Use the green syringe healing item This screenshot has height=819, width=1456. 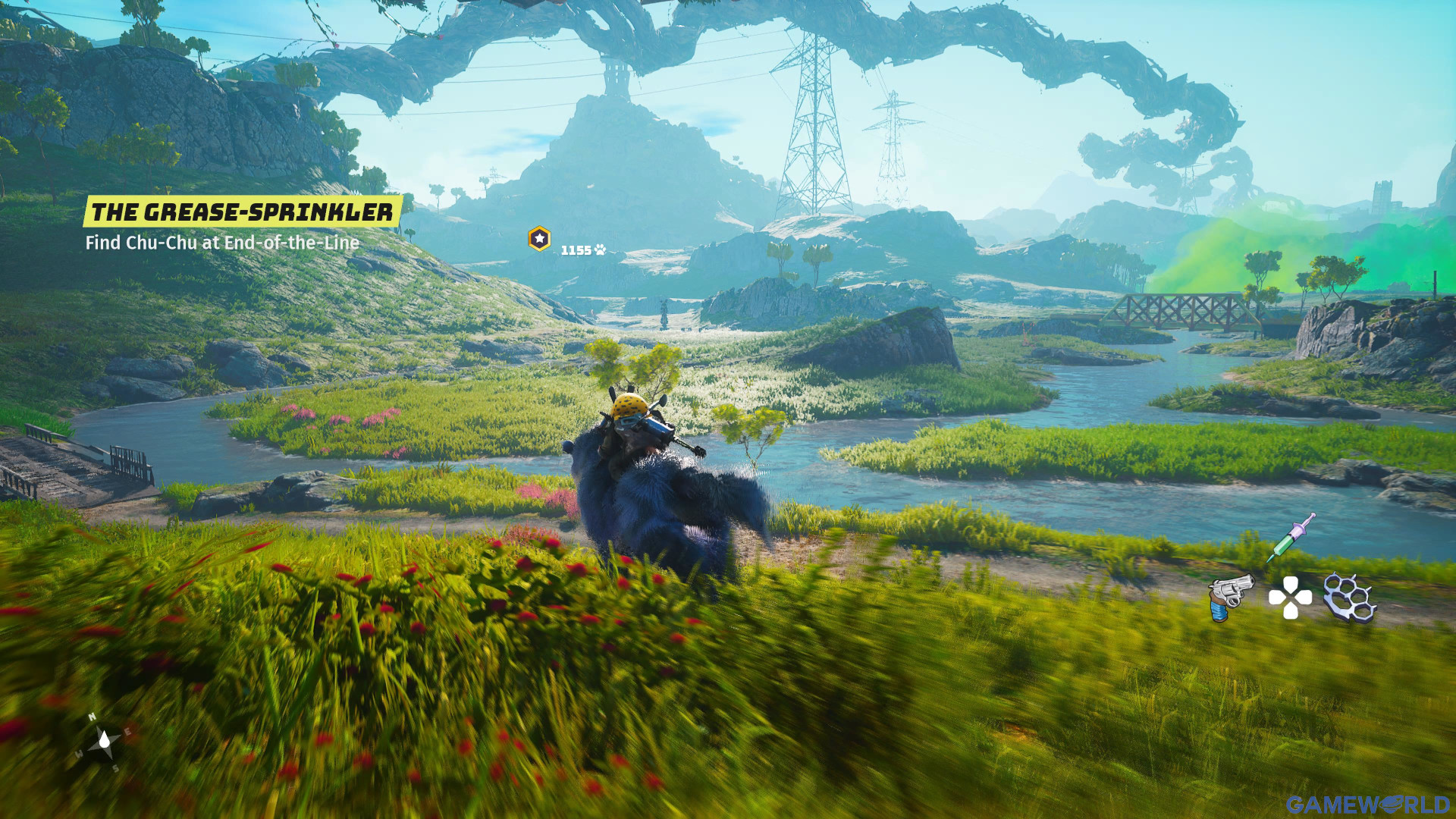click(x=1291, y=537)
